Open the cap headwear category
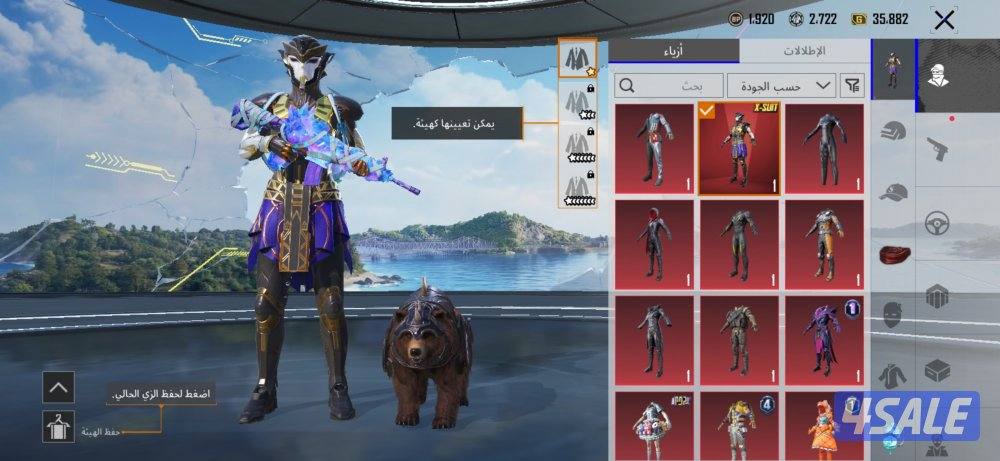 pyautogui.click(x=894, y=193)
